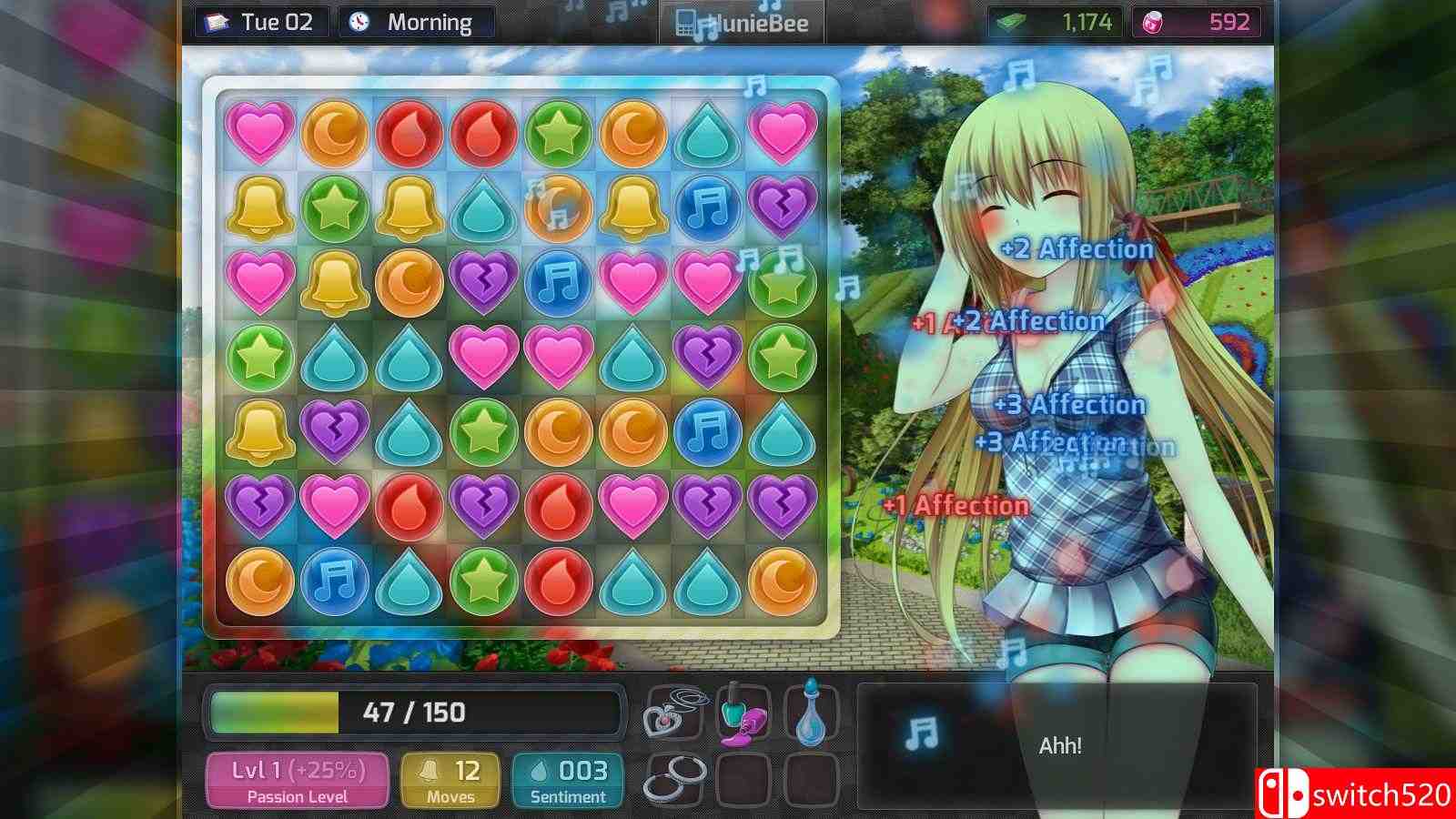Viewport: 1456px width, 819px height.
Task: Click the droplet icon on the Sentiment counter
Action: point(539,769)
